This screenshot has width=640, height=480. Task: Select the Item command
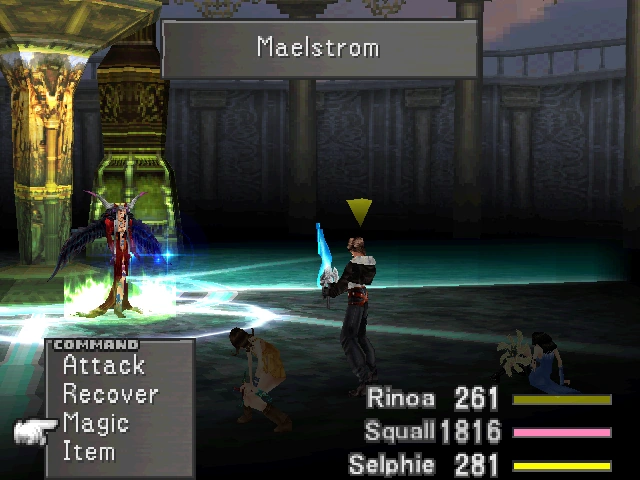coord(88,452)
